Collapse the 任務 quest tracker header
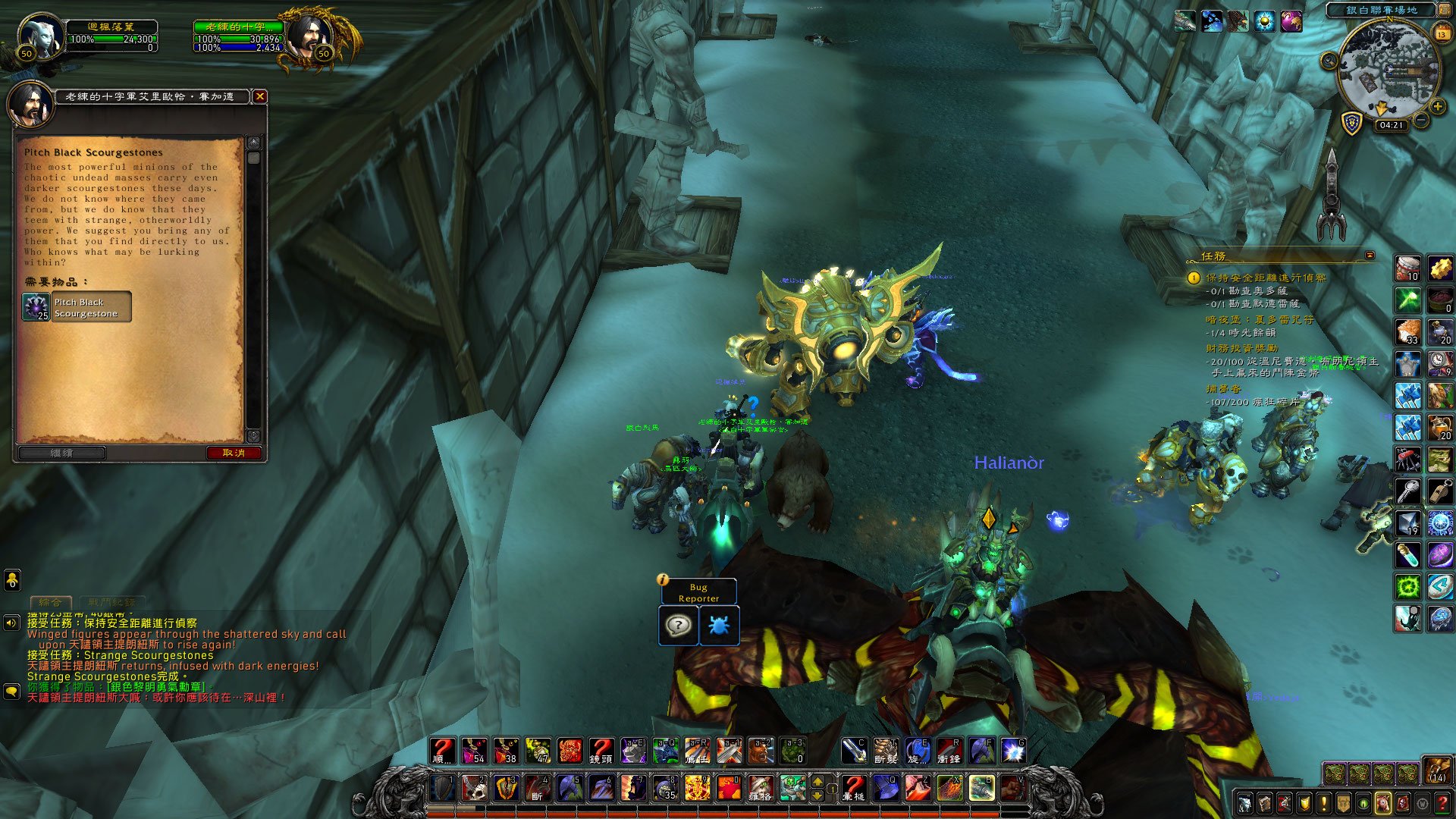Image resolution: width=1456 pixels, height=819 pixels. tap(1370, 256)
